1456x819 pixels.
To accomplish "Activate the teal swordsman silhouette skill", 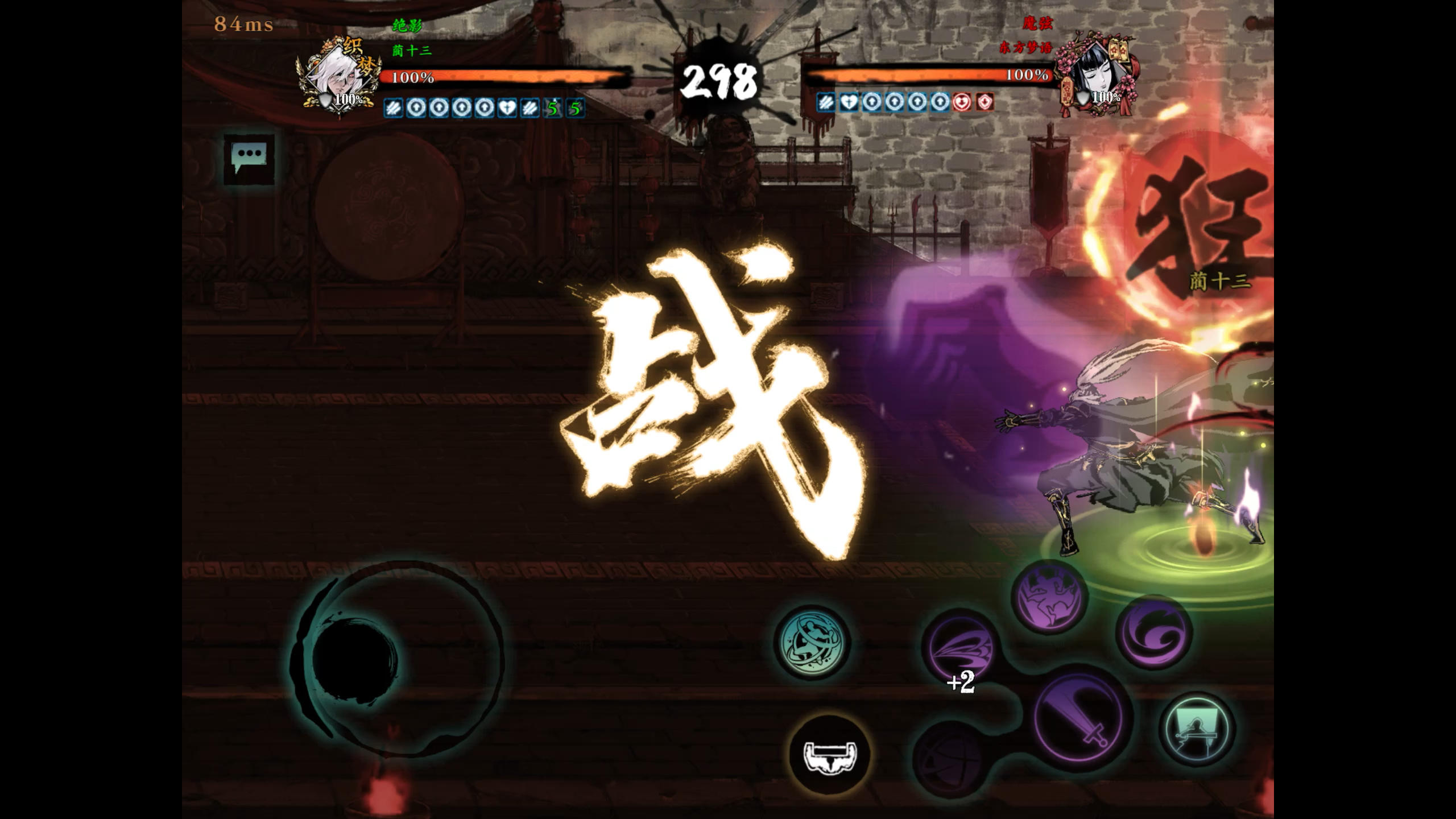I will pos(1197,729).
